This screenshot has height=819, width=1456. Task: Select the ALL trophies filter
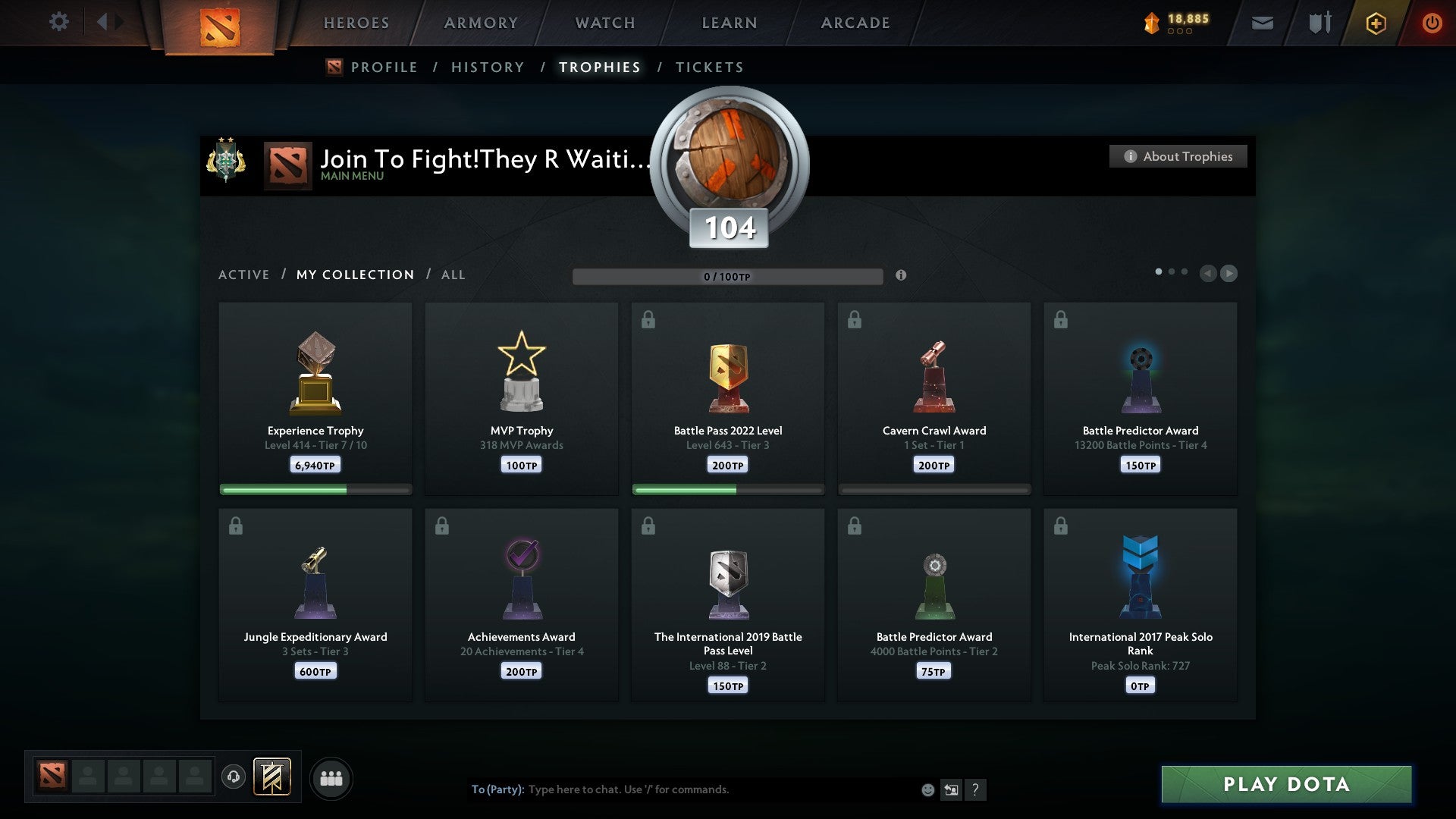click(x=453, y=275)
